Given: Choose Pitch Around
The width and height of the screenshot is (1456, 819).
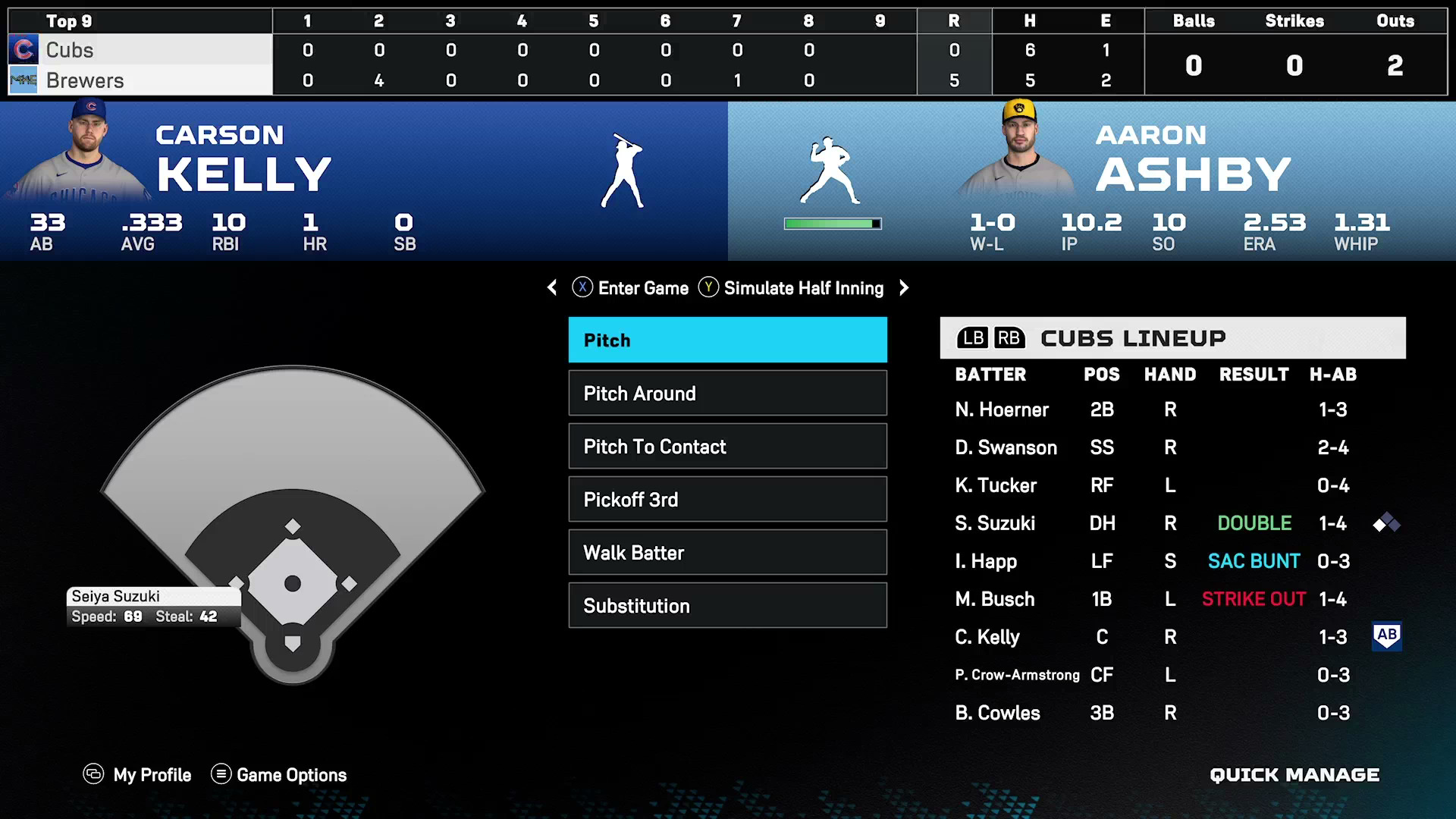Looking at the screenshot, I should tap(727, 394).
